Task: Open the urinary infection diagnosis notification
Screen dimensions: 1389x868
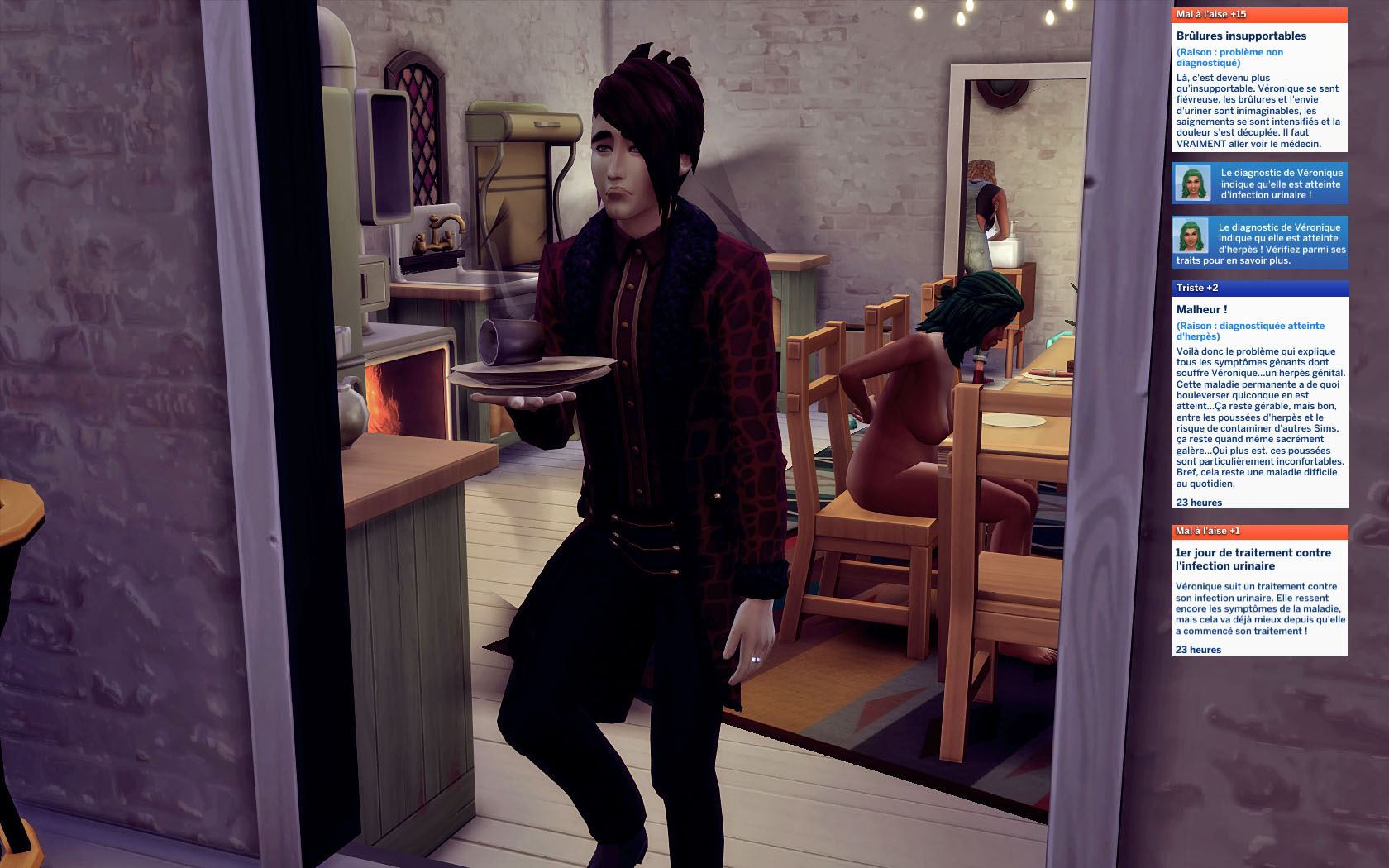Action: tap(1260, 184)
